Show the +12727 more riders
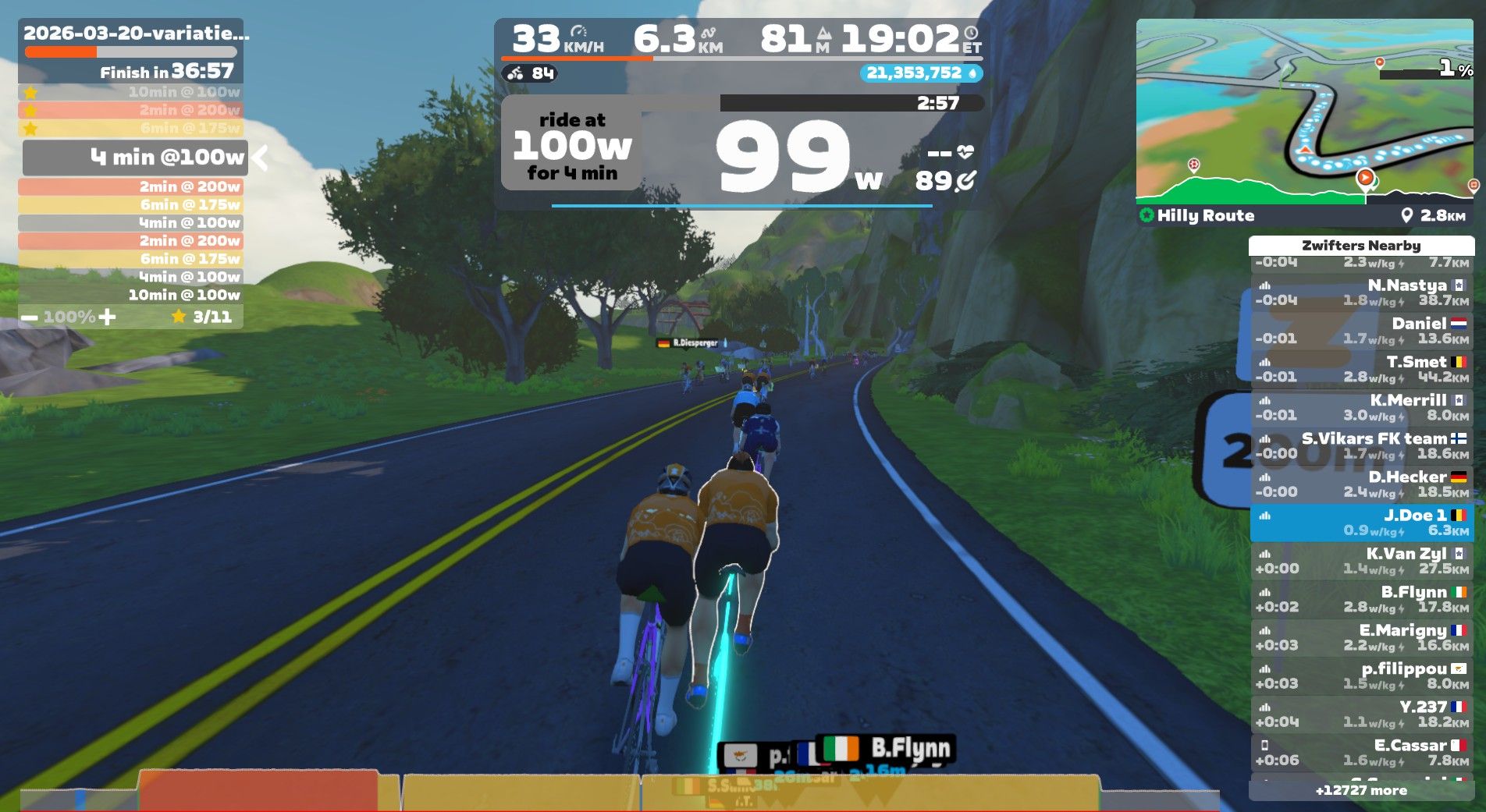 pyautogui.click(x=1361, y=790)
